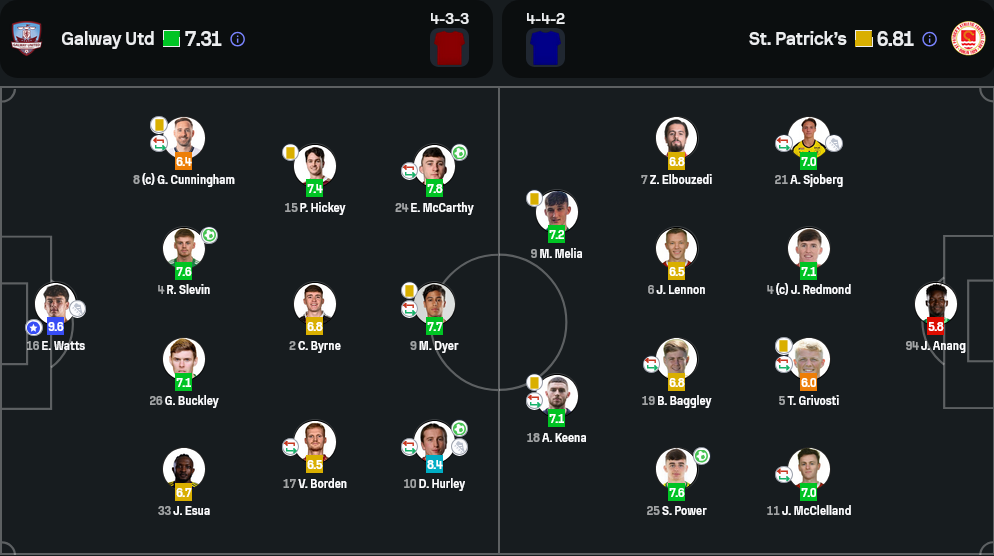Viewport: 994px width, 556px height.
Task: Show St. Patrick's rating info icon
Action: (930, 39)
